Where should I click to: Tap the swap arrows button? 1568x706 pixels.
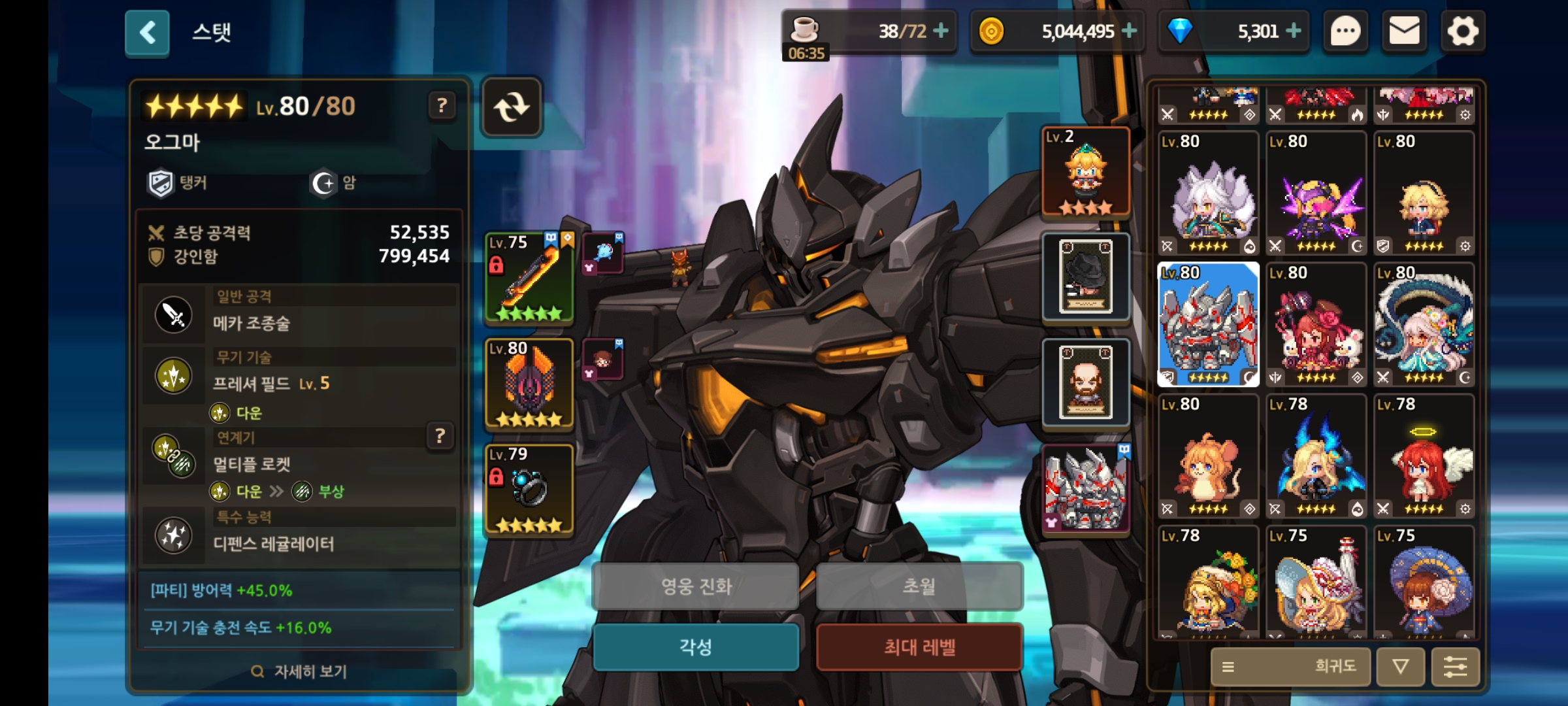512,107
